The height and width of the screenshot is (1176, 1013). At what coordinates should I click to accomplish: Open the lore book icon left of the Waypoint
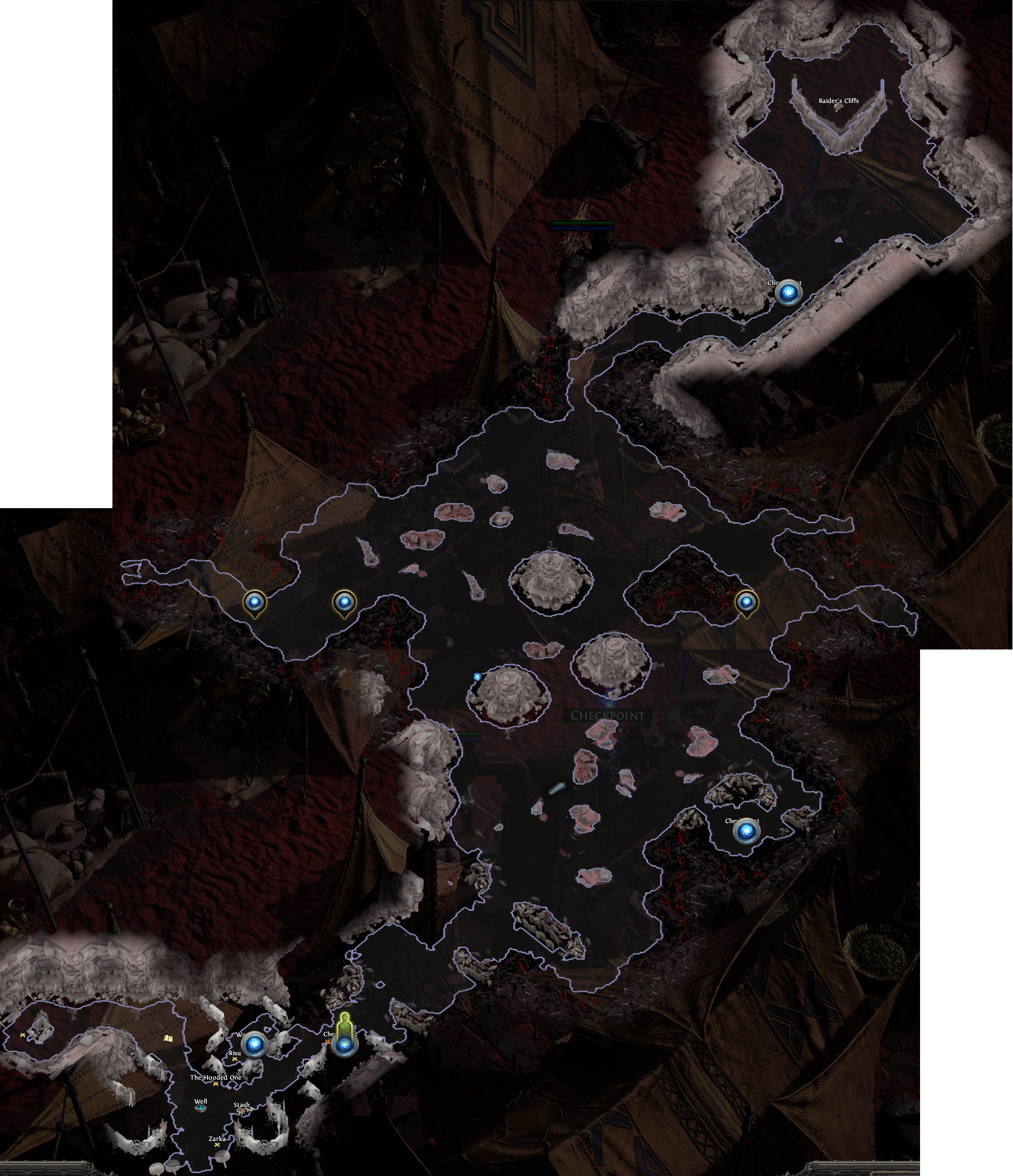coord(169,1039)
